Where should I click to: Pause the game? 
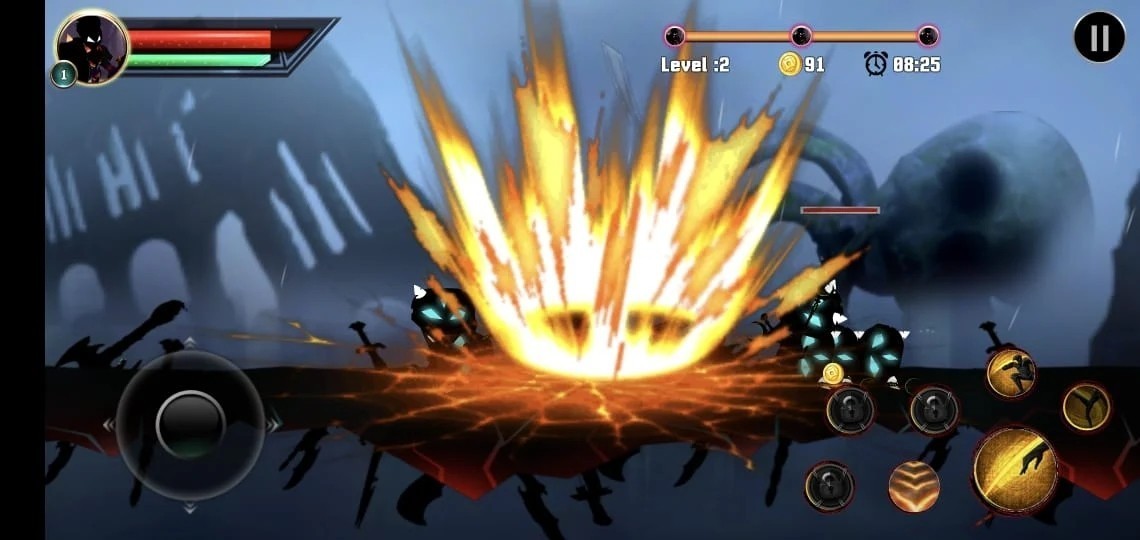tap(1099, 38)
